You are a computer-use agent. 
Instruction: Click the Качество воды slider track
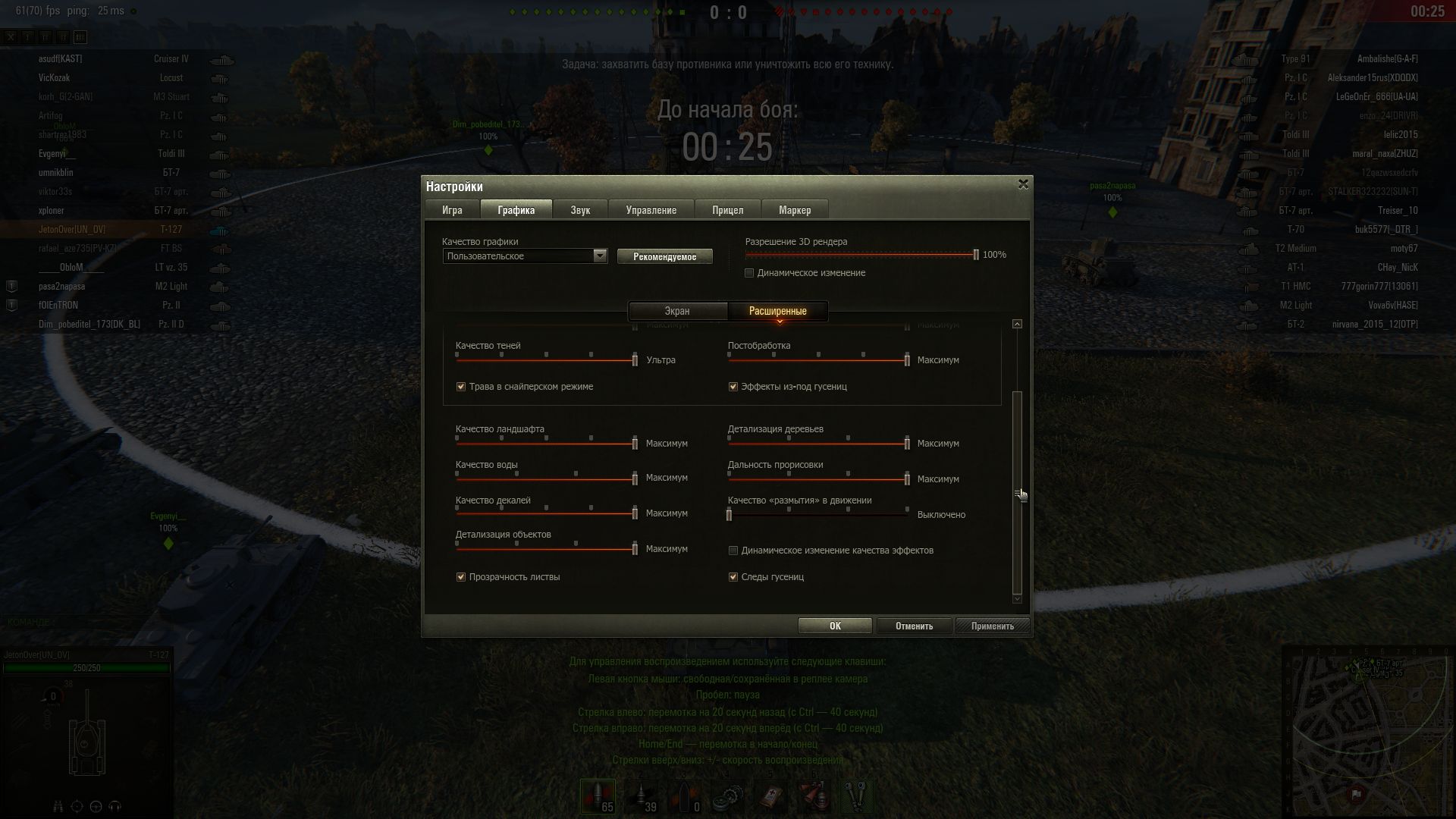tap(546, 479)
